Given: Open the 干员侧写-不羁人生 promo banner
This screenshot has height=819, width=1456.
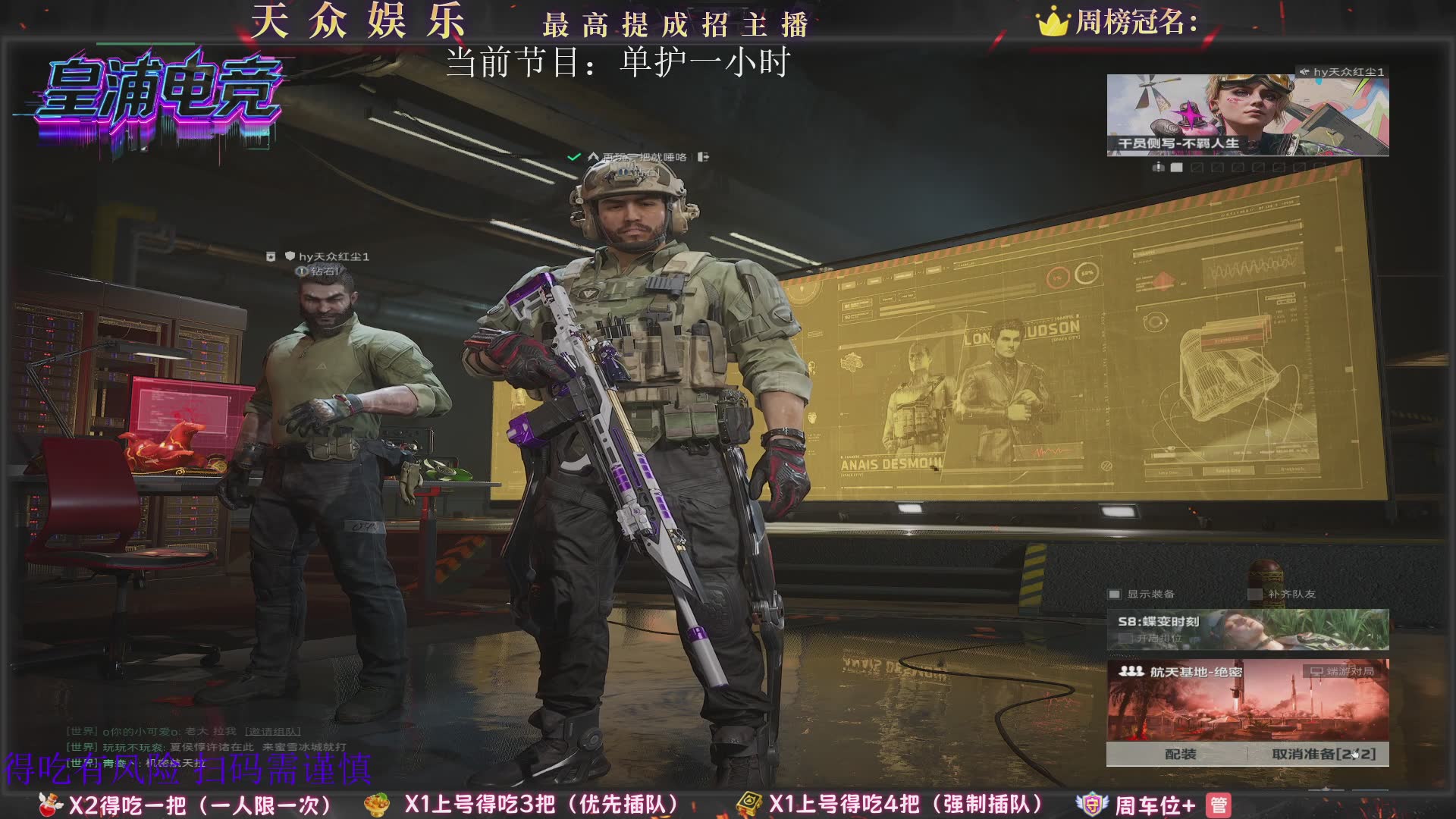Looking at the screenshot, I should tap(1247, 115).
